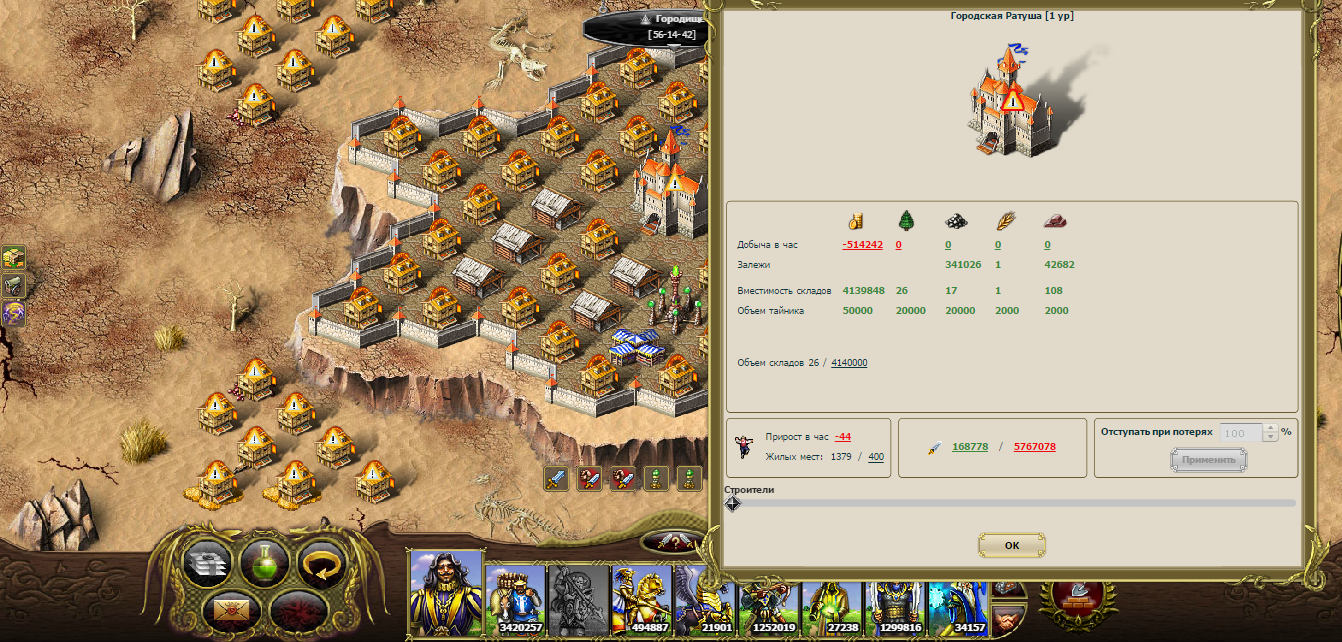
Task: Click the greyed-out Применить button
Action: click(x=1208, y=460)
